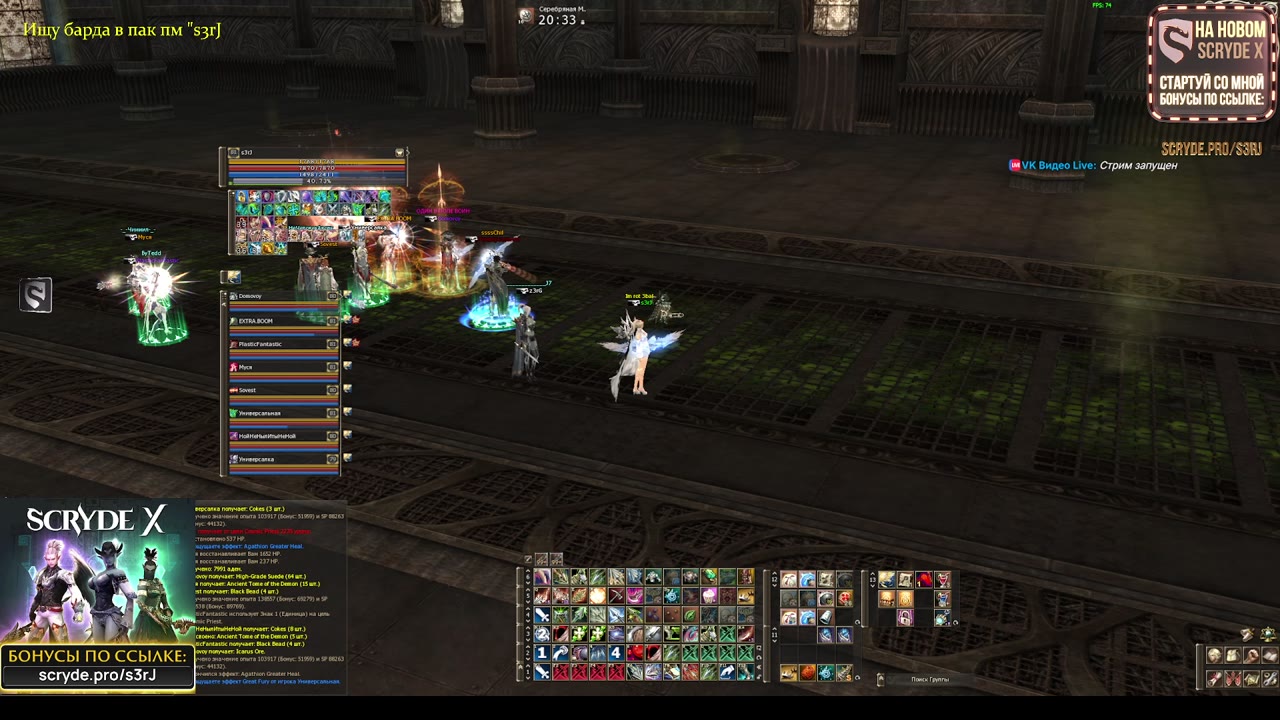The image size is (1280, 720).
Task: Open the character status menu icon
Action: (1214, 656)
